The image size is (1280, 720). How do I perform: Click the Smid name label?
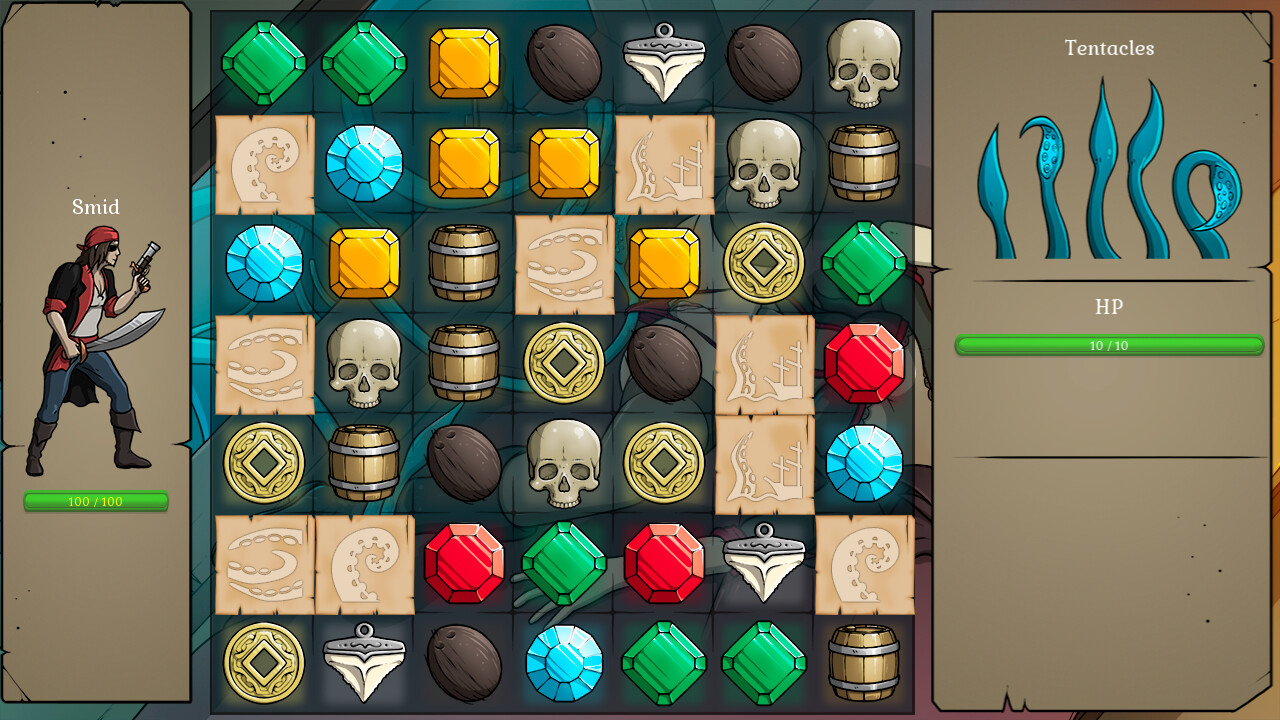point(94,208)
